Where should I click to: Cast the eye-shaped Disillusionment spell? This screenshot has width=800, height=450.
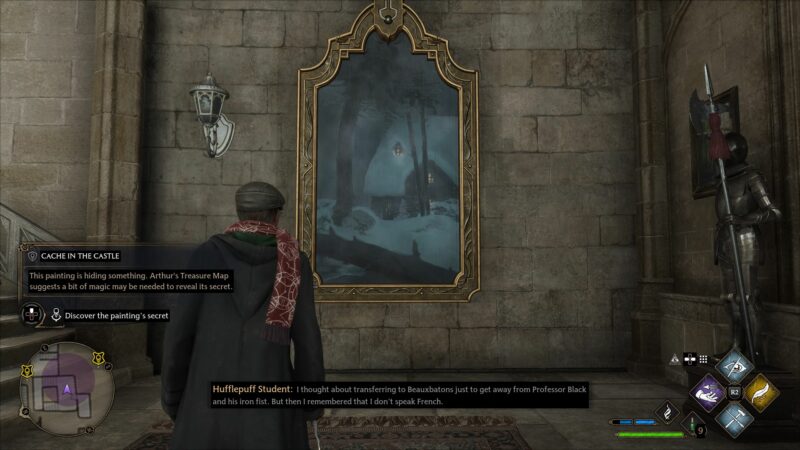pos(736,368)
